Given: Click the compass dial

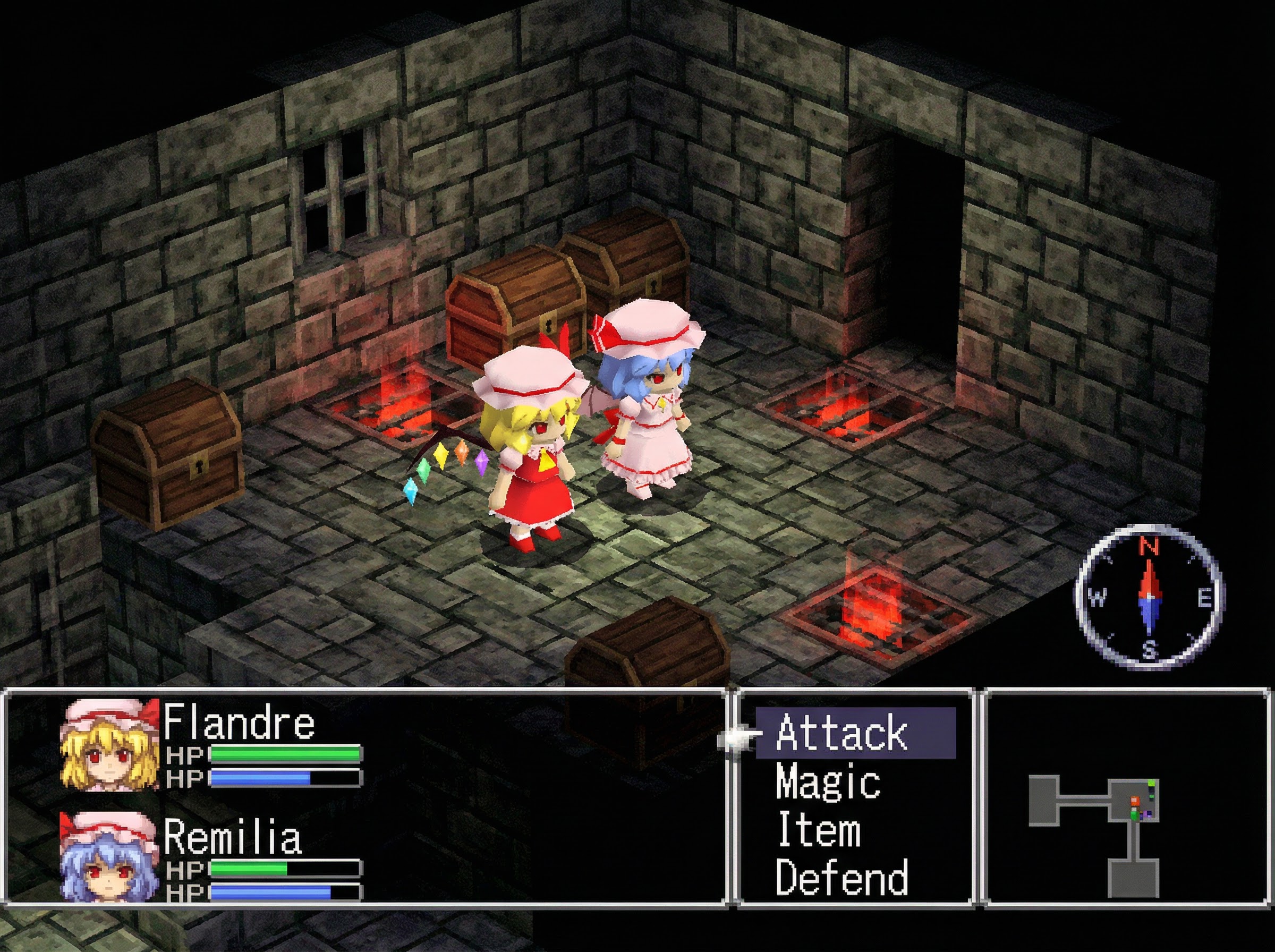Looking at the screenshot, I should pos(1150,599).
